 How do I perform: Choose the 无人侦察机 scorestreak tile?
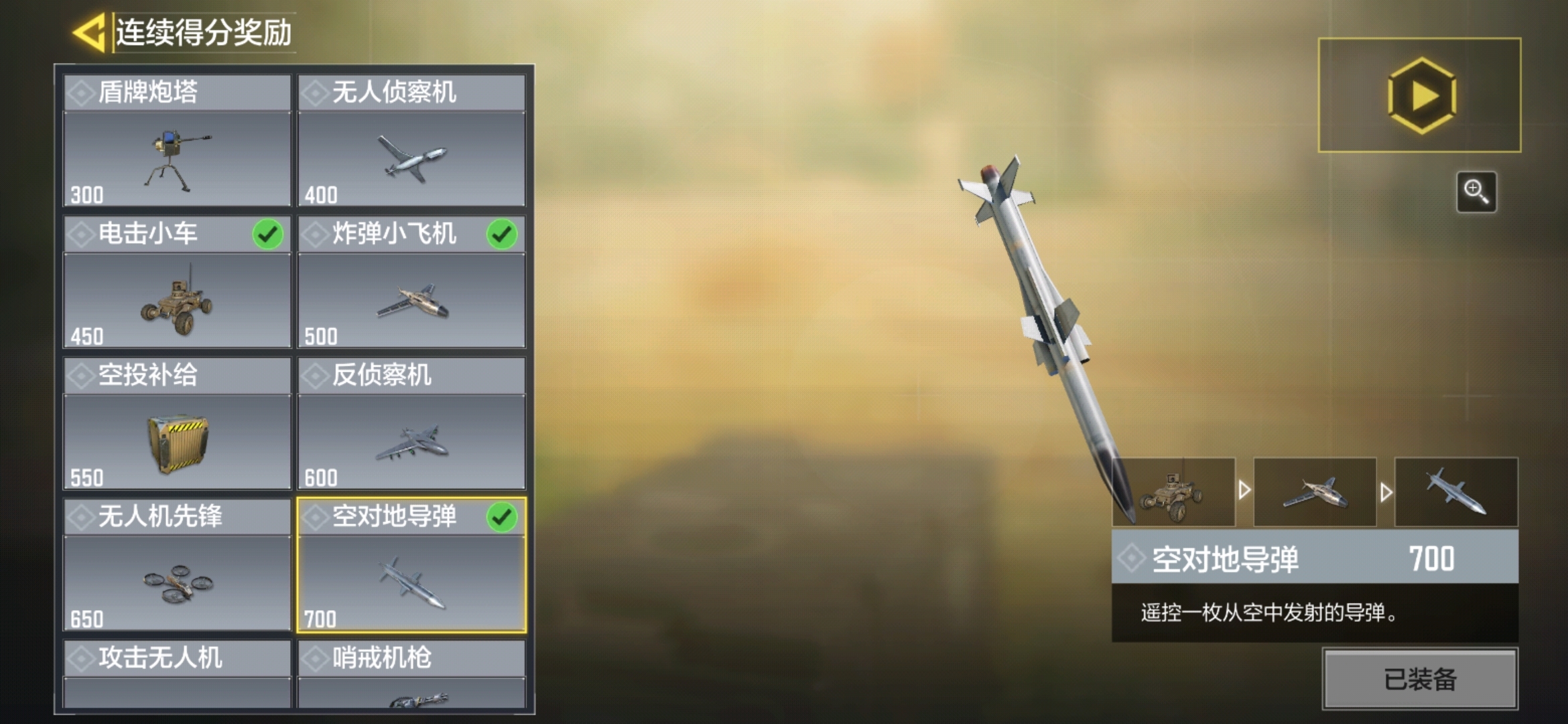pyautogui.click(x=411, y=141)
